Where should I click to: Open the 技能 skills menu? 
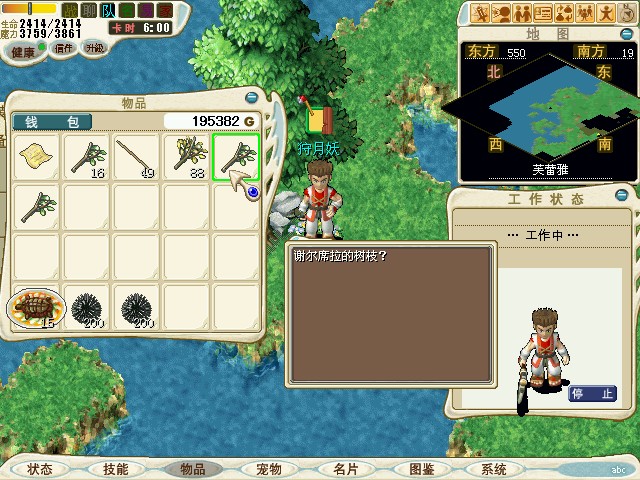point(115,469)
